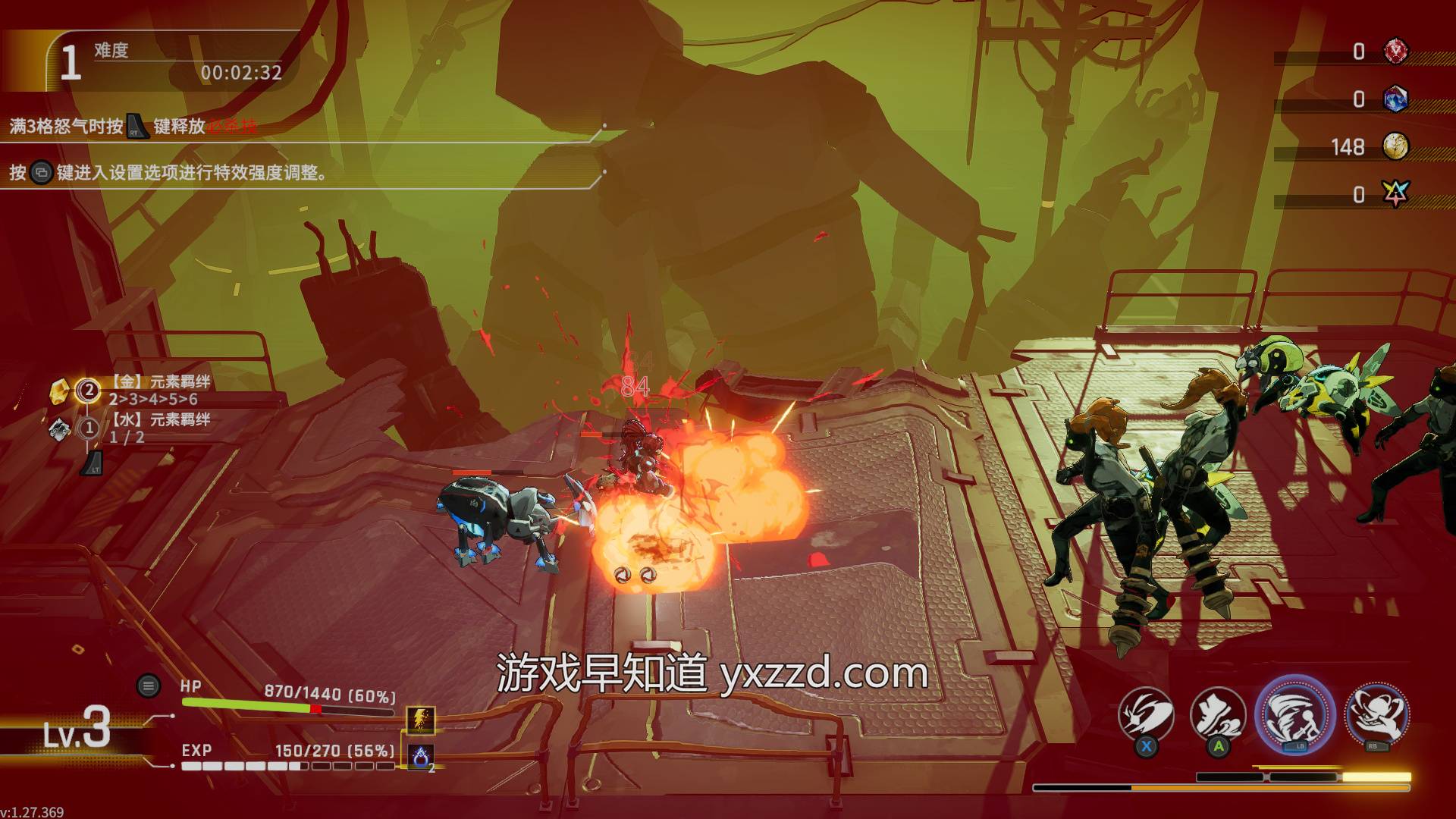Click the gold coin currency icon
Screen dimensions: 1456x819
click(x=1395, y=146)
